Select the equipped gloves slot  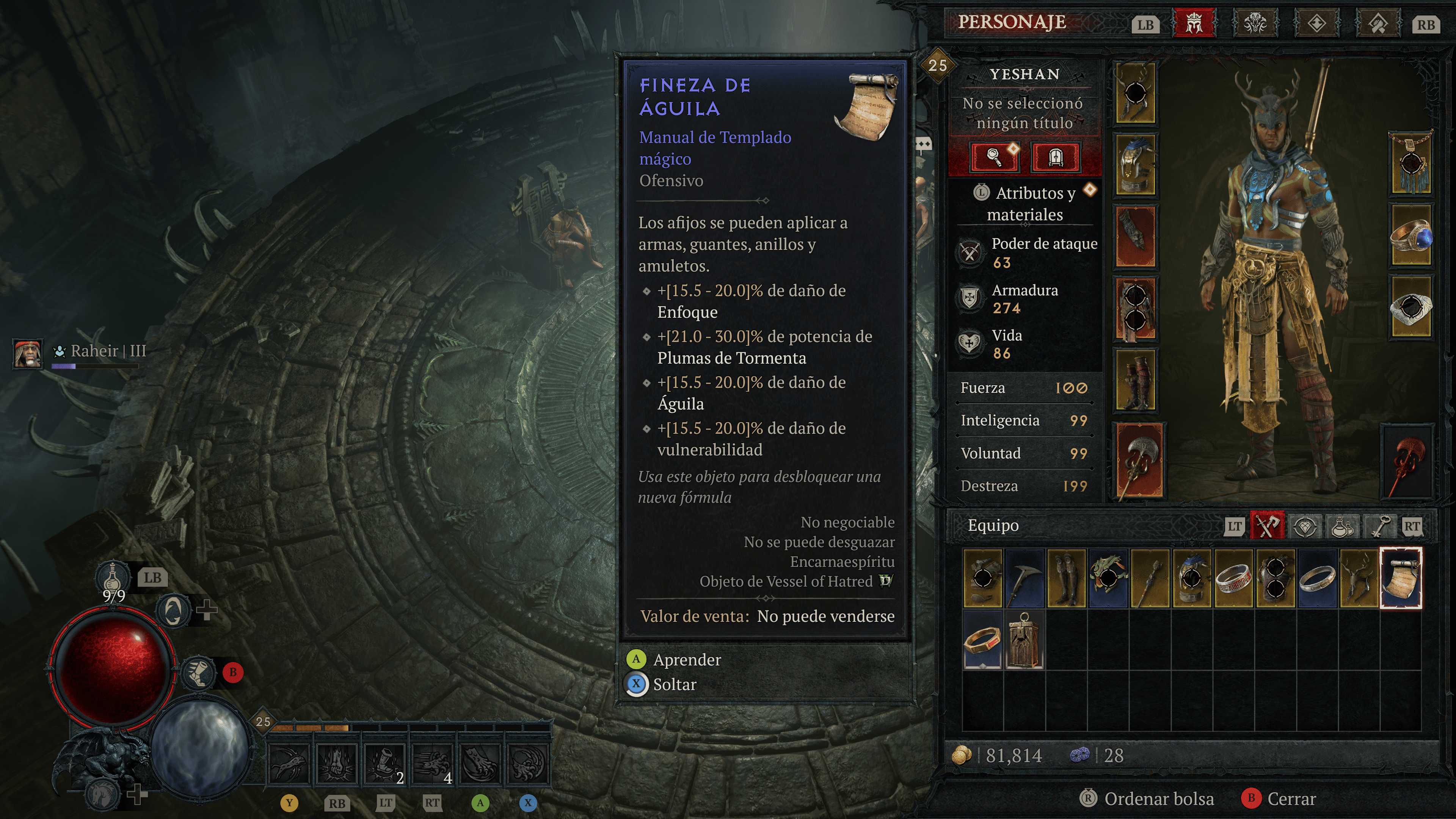(x=1135, y=236)
